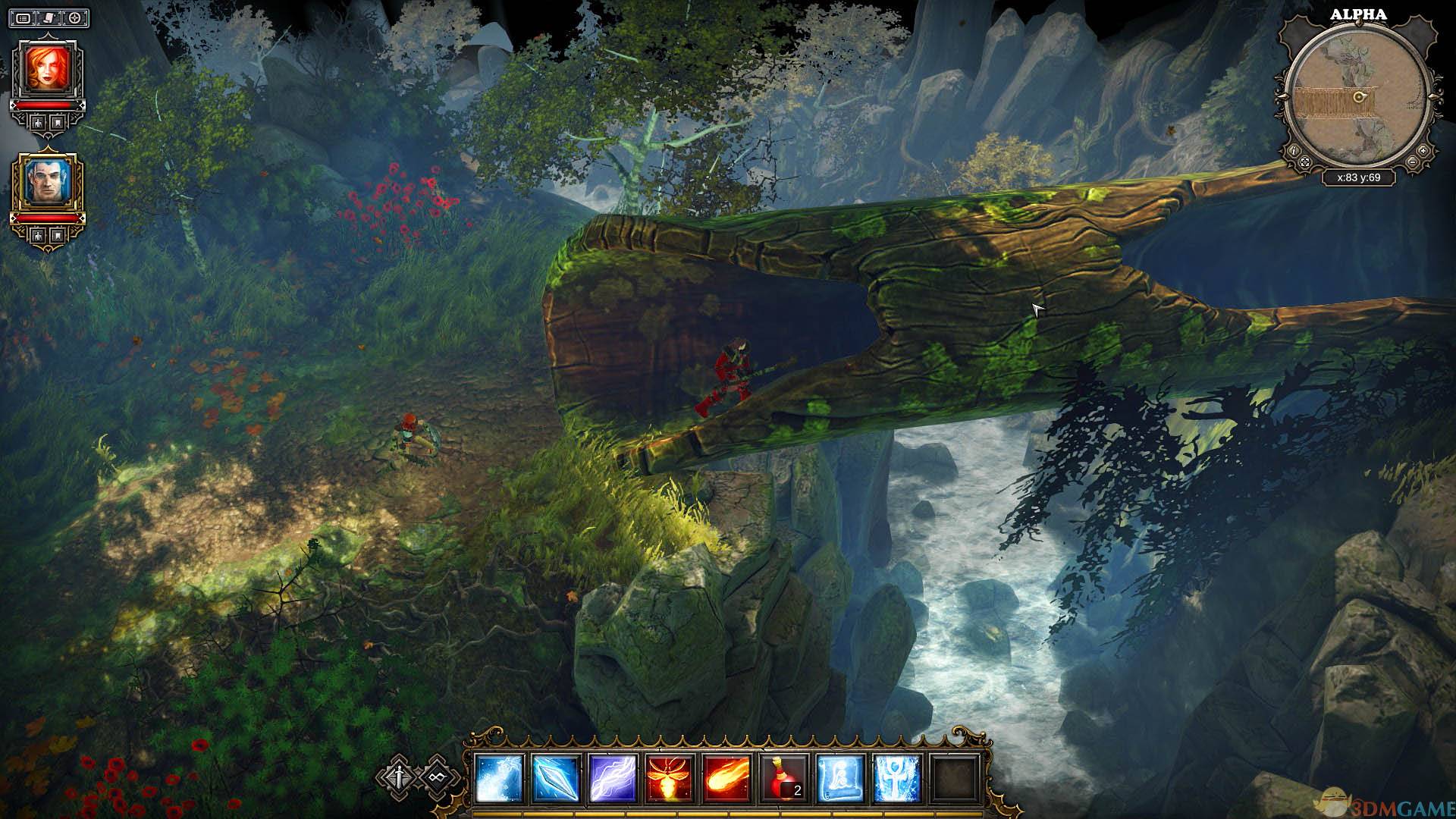The height and width of the screenshot is (819, 1456).
Task: Use the red potion in hotbar
Action: (785, 779)
